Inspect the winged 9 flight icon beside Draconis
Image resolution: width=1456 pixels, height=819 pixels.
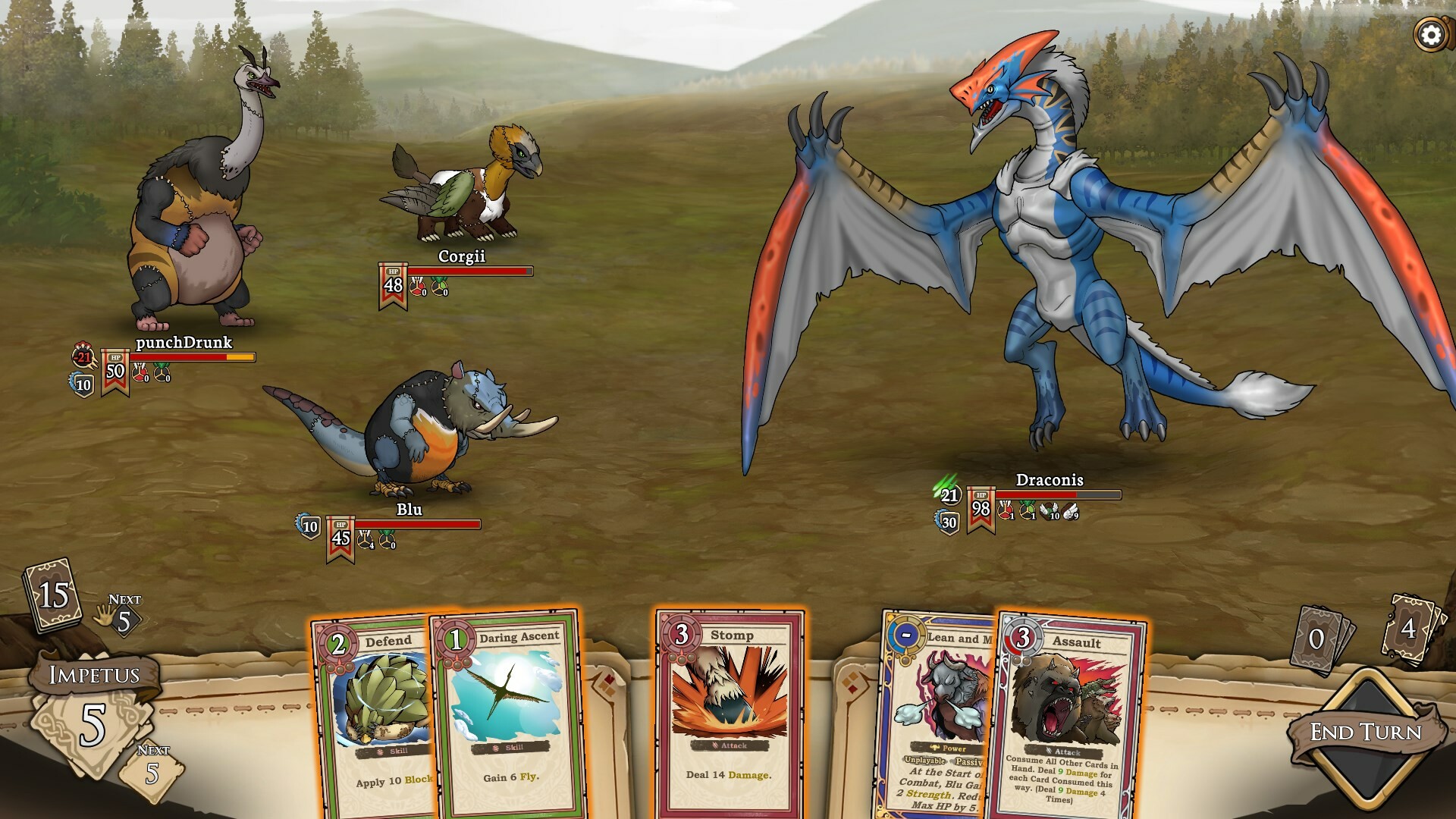click(x=1071, y=512)
